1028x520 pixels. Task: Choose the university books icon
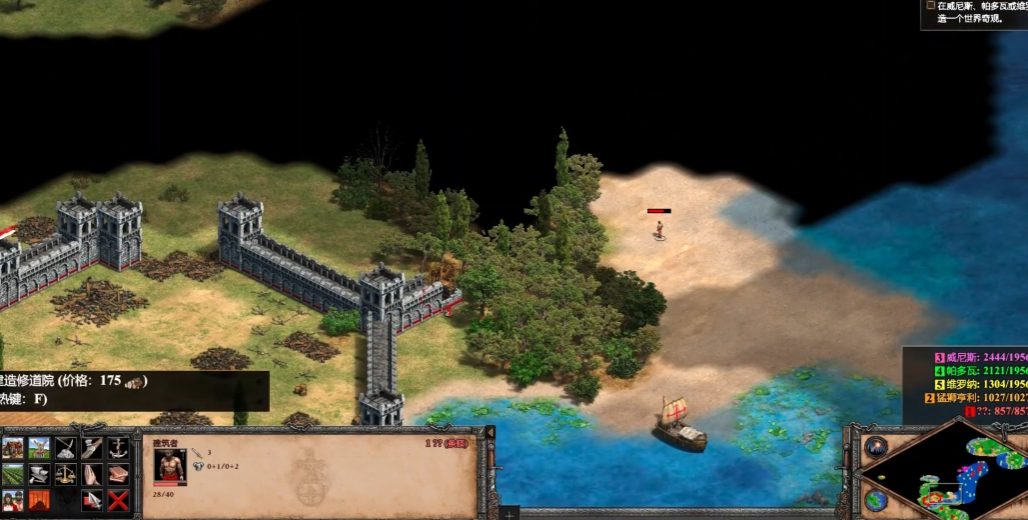118,474
